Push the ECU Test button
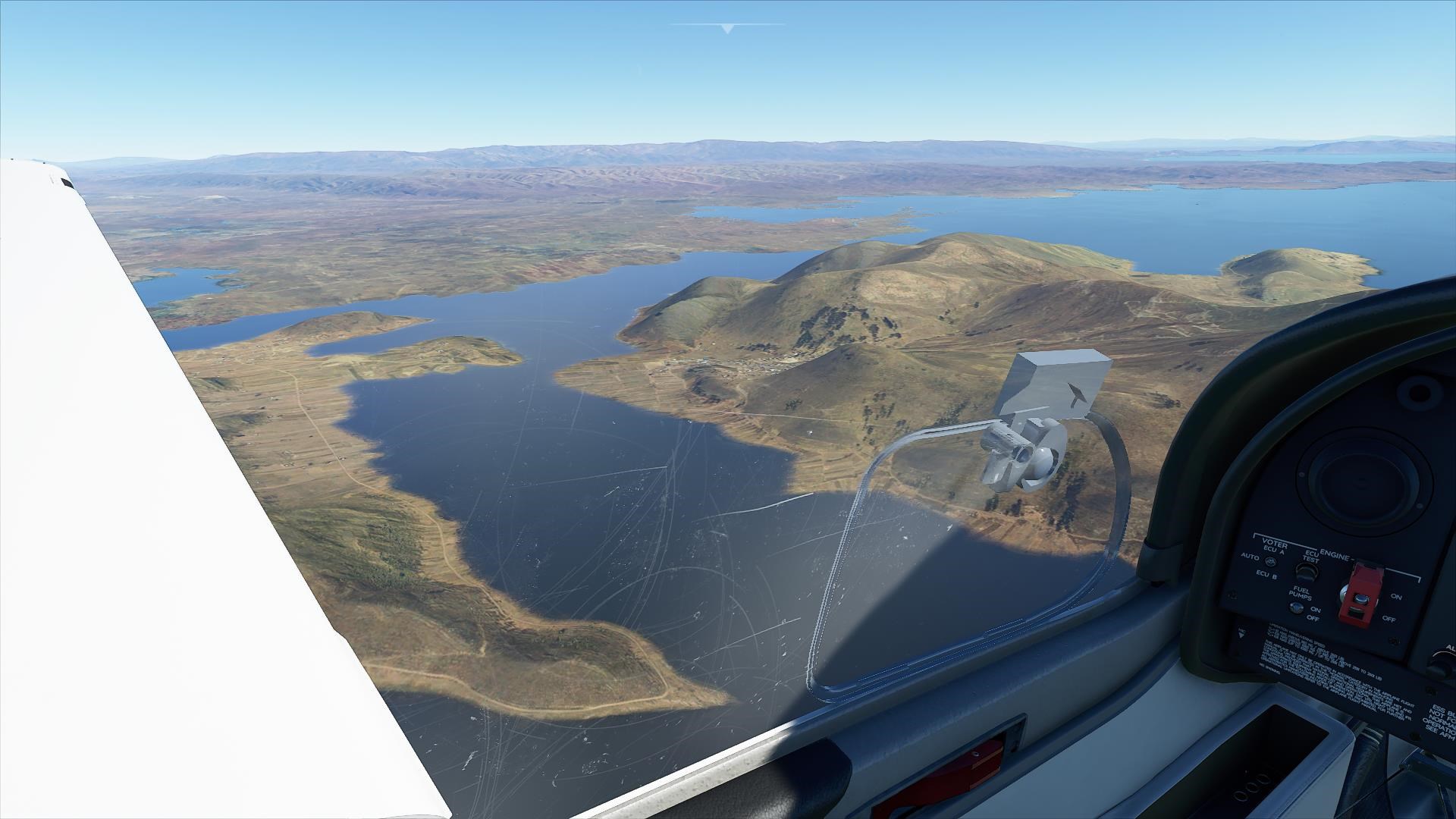This screenshot has height=819, width=1456. click(1306, 571)
